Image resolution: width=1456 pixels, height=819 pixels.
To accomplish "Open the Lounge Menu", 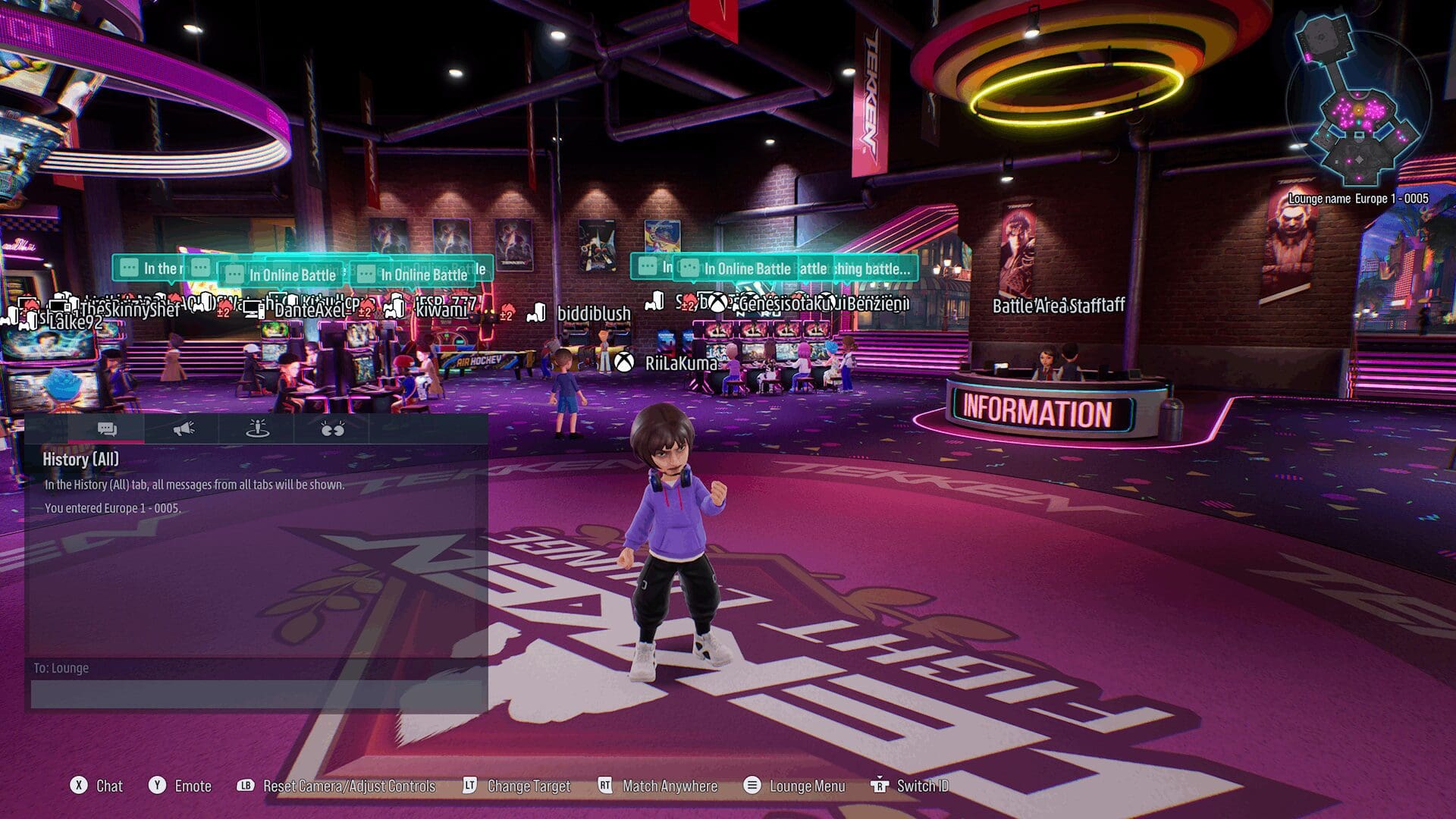I will [x=752, y=786].
